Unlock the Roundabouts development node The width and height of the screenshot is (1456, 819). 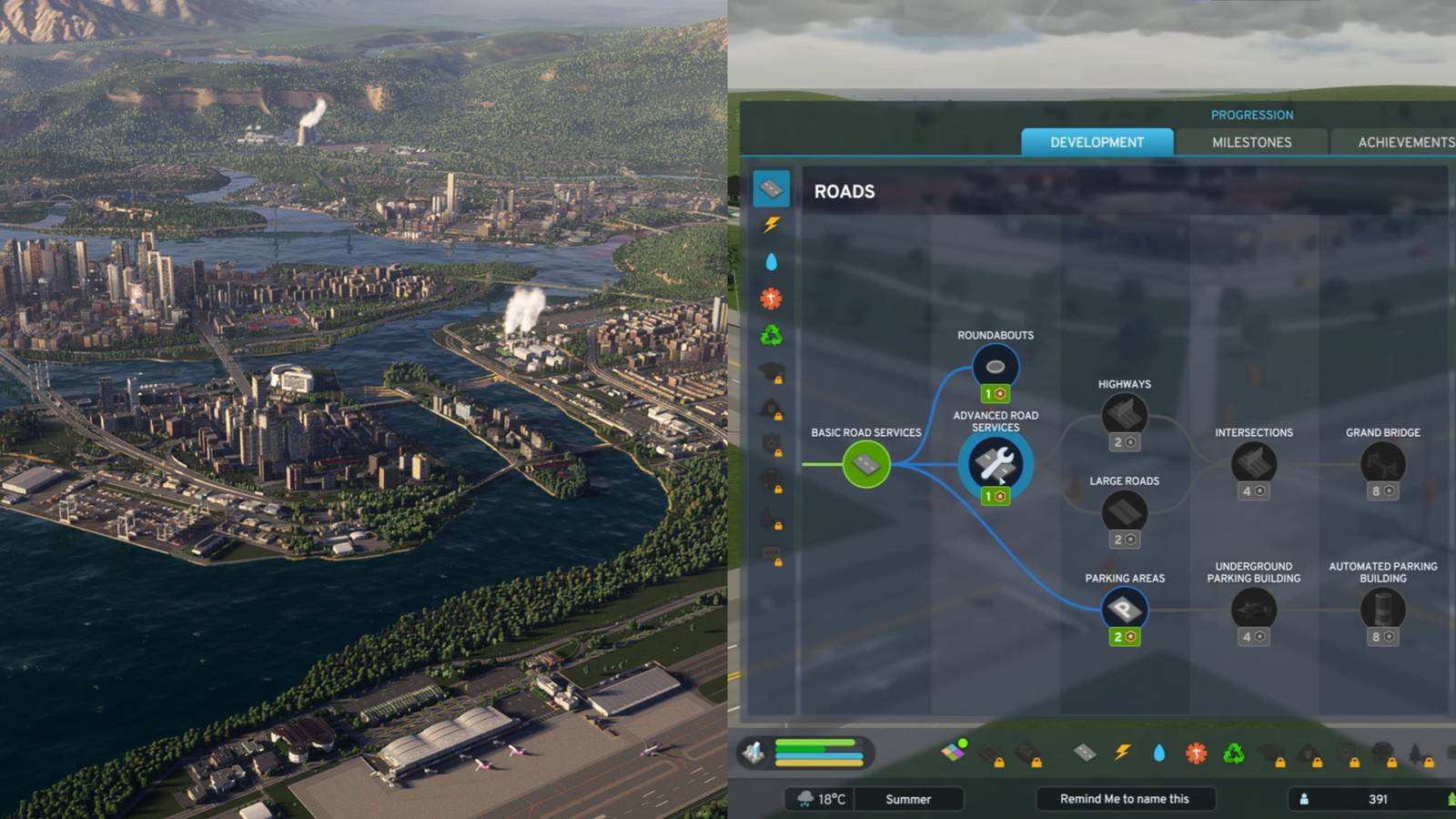pos(996,367)
